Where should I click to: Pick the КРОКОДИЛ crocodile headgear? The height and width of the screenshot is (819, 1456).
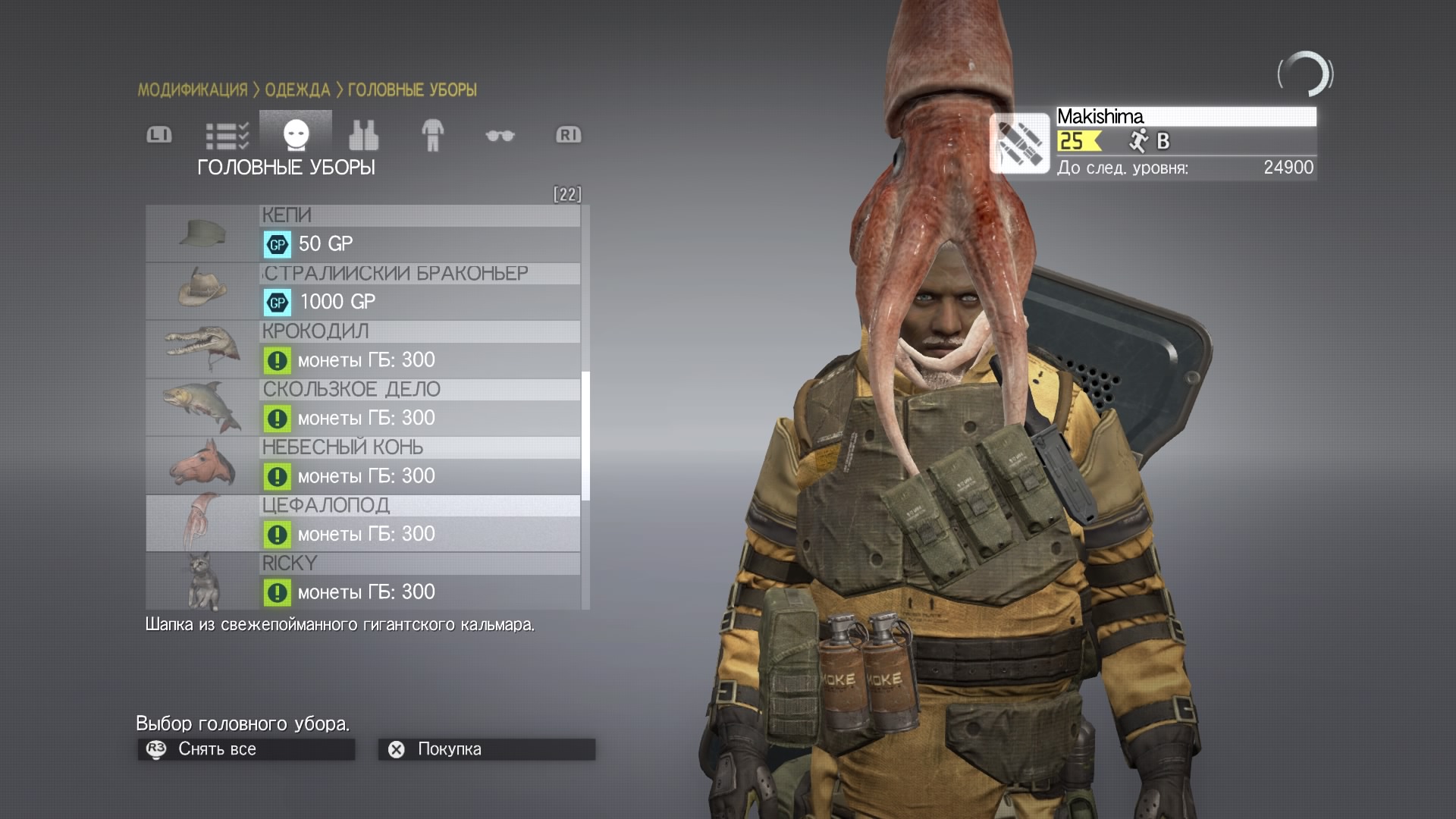[363, 350]
